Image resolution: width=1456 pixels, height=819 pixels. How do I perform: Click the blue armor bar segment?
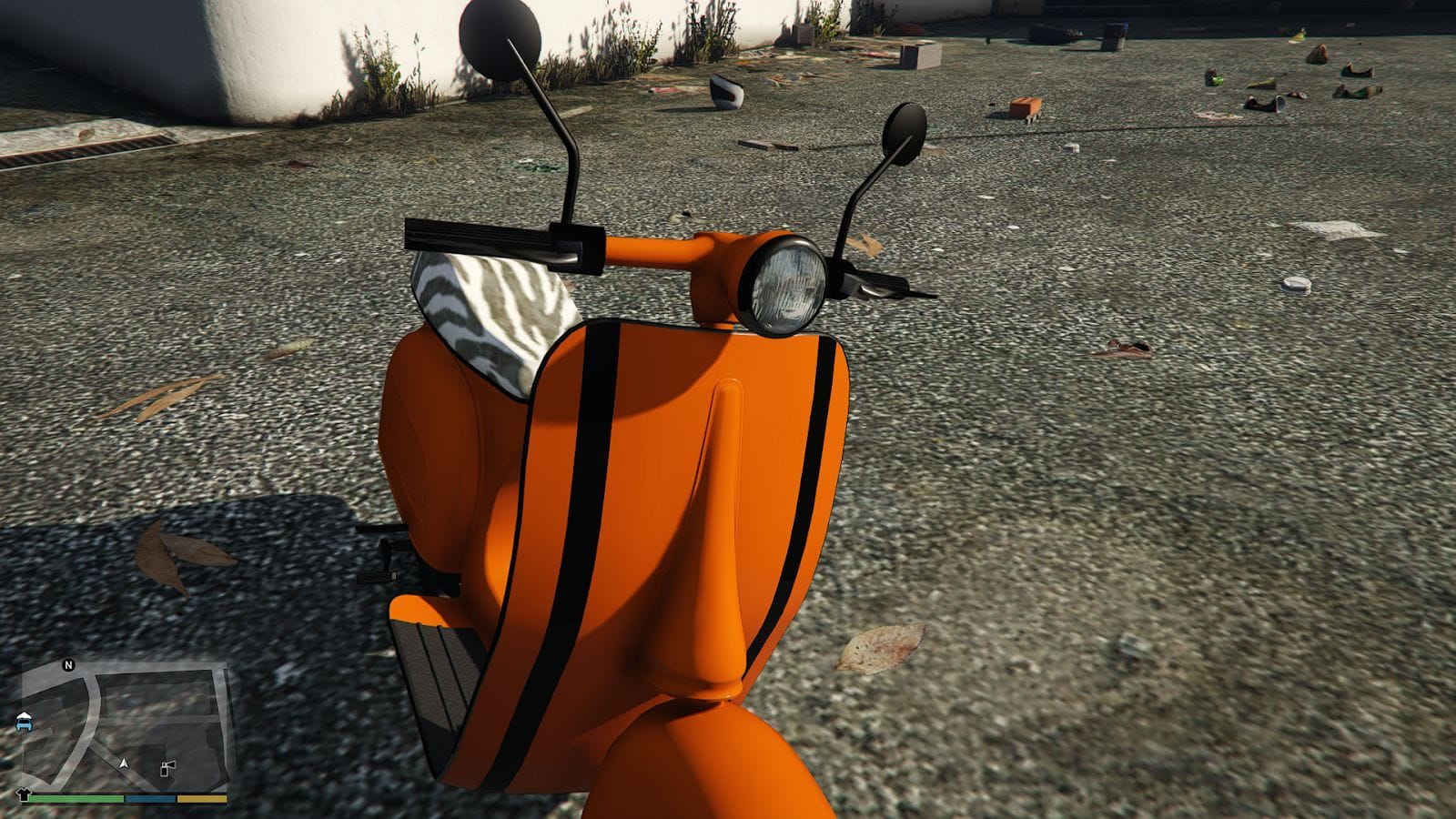click(x=150, y=798)
